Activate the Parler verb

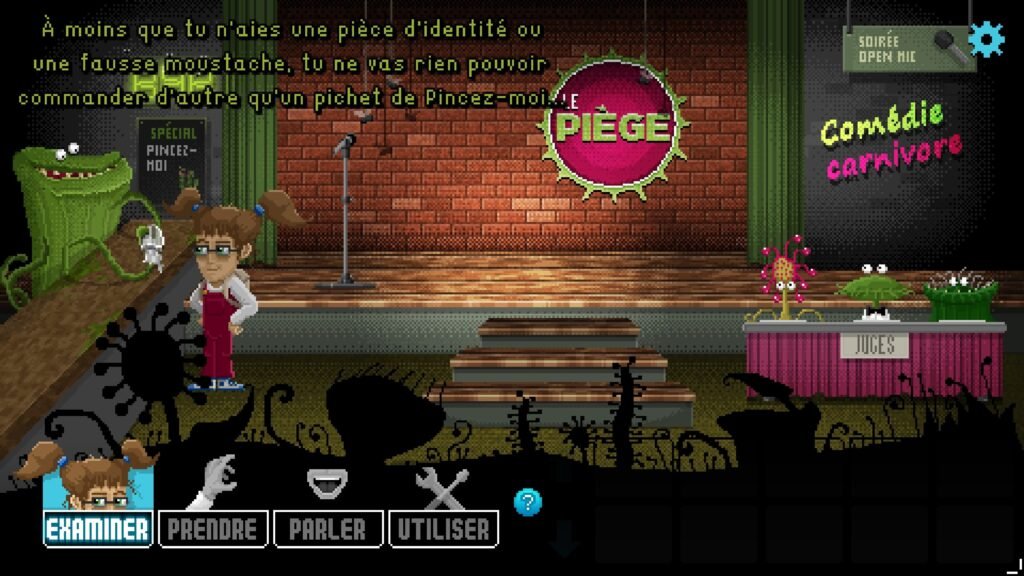[327, 529]
